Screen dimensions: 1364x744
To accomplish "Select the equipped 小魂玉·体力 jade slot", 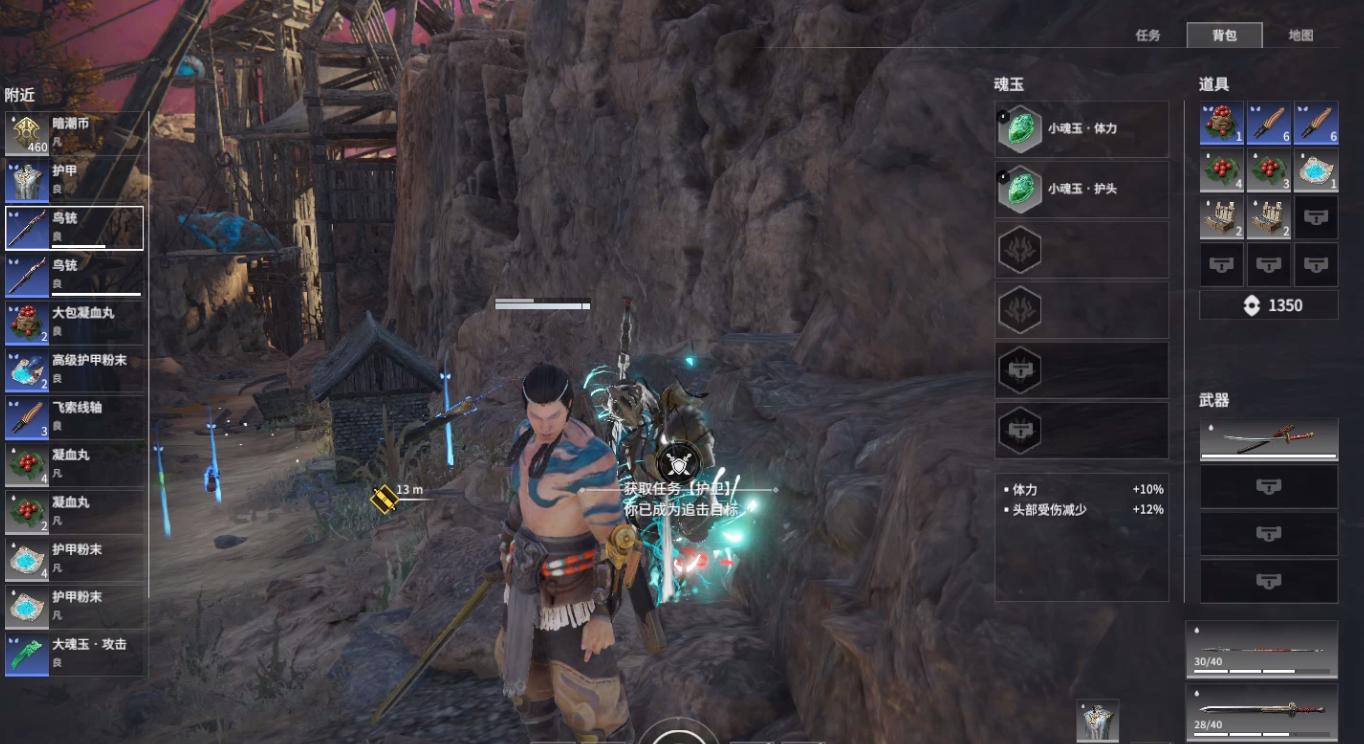I will click(1082, 129).
